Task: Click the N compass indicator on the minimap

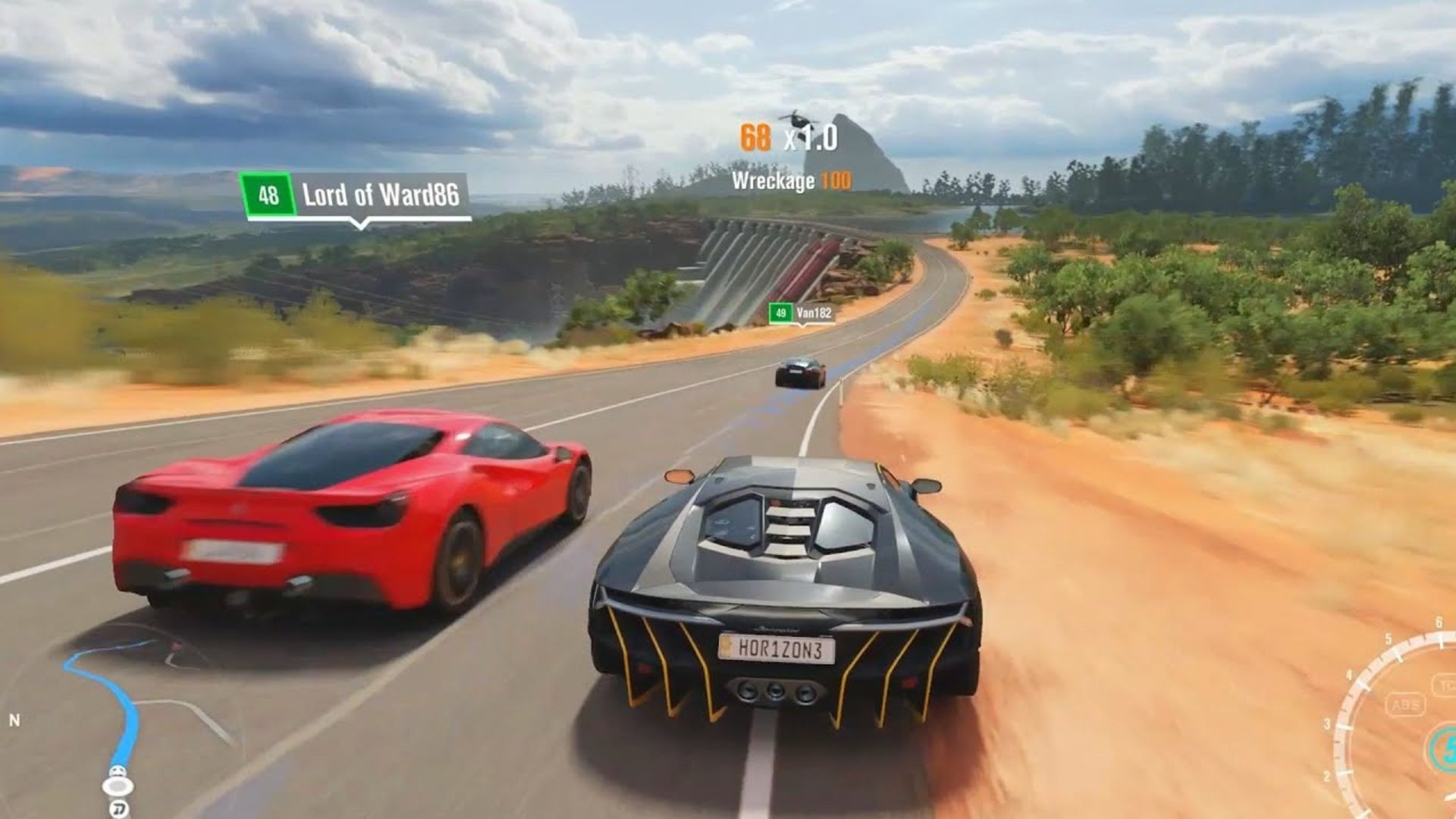Action: tap(15, 720)
